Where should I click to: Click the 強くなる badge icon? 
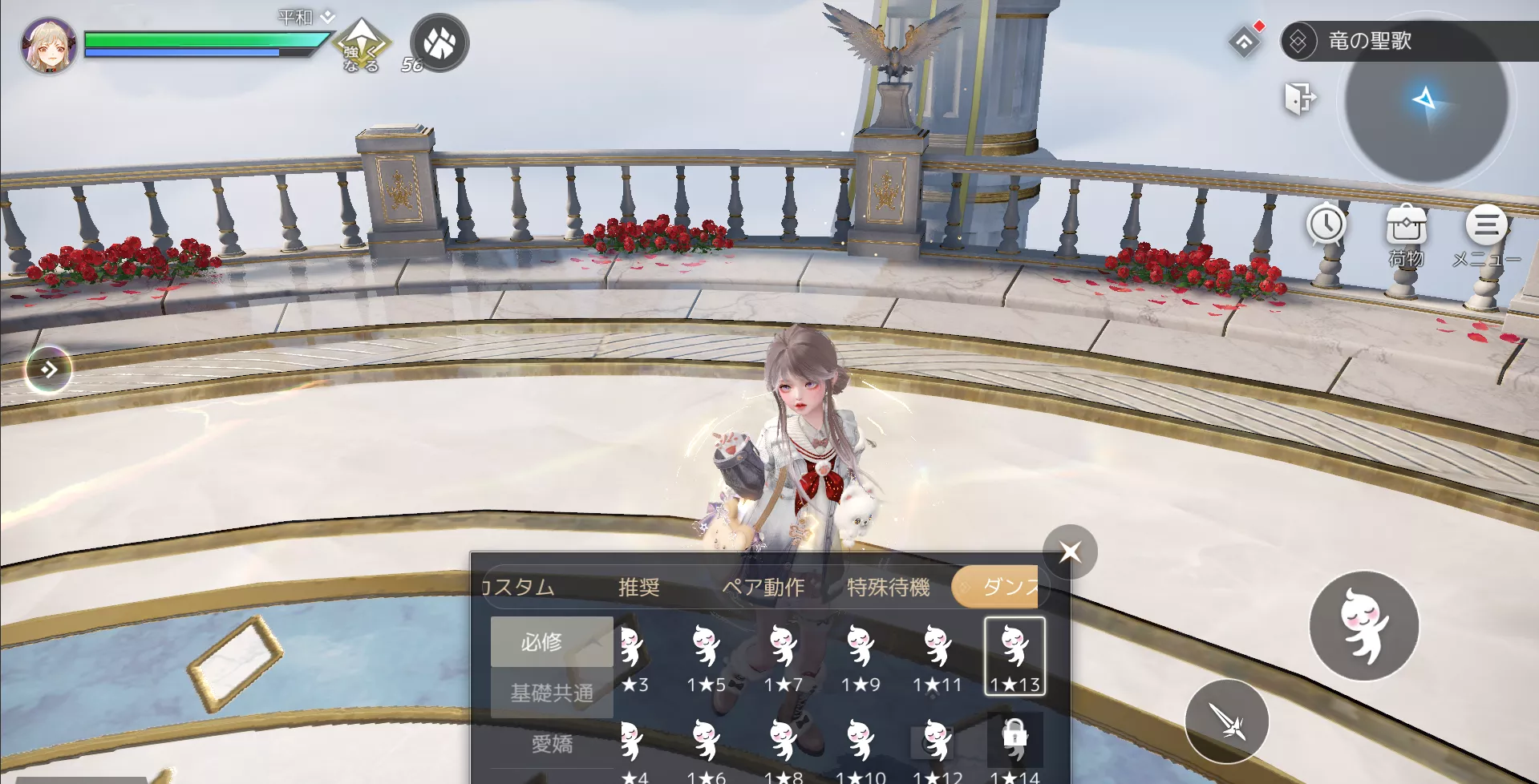click(x=362, y=44)
